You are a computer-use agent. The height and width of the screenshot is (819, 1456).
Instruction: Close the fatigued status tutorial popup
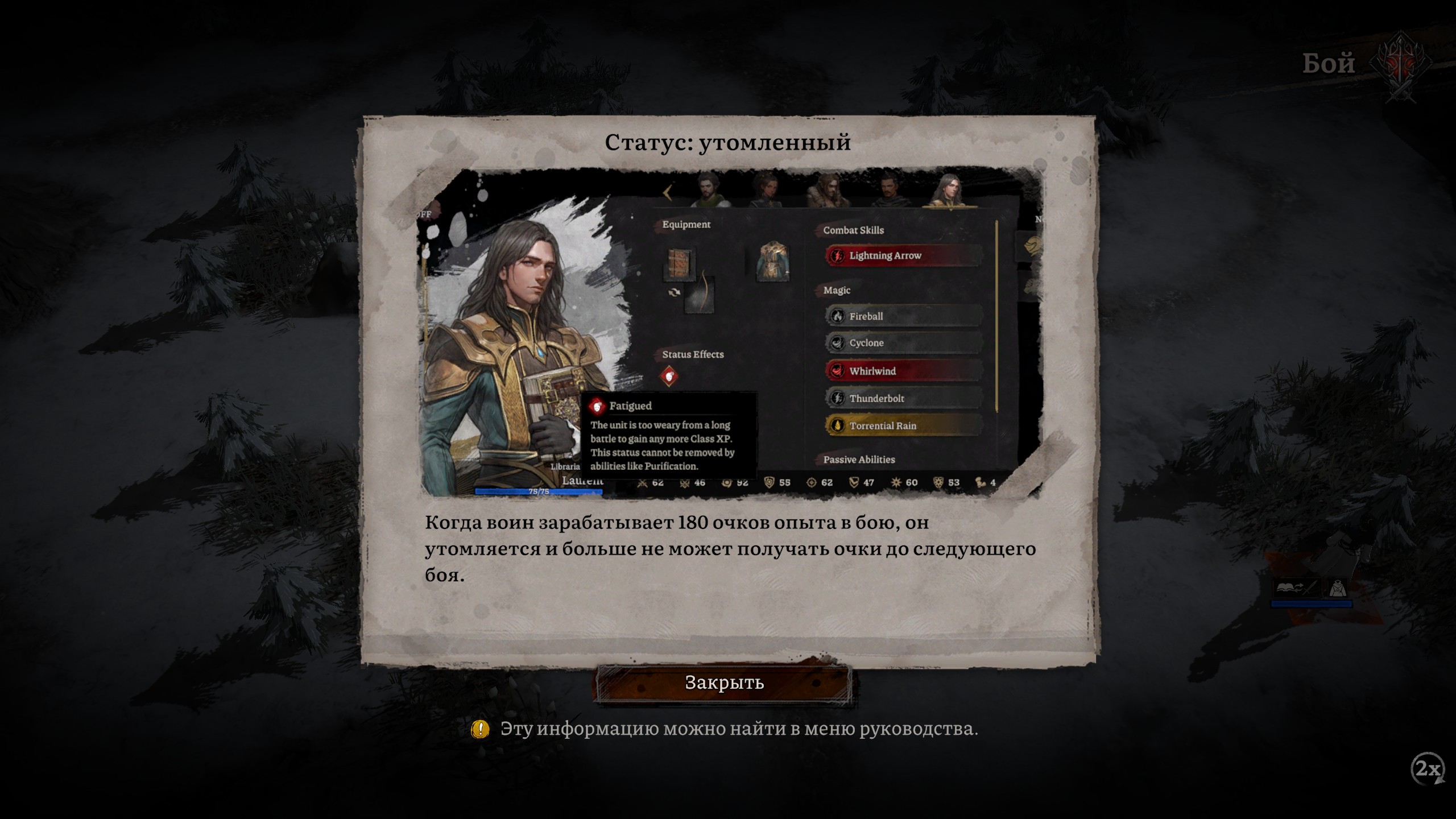[724, 682]
